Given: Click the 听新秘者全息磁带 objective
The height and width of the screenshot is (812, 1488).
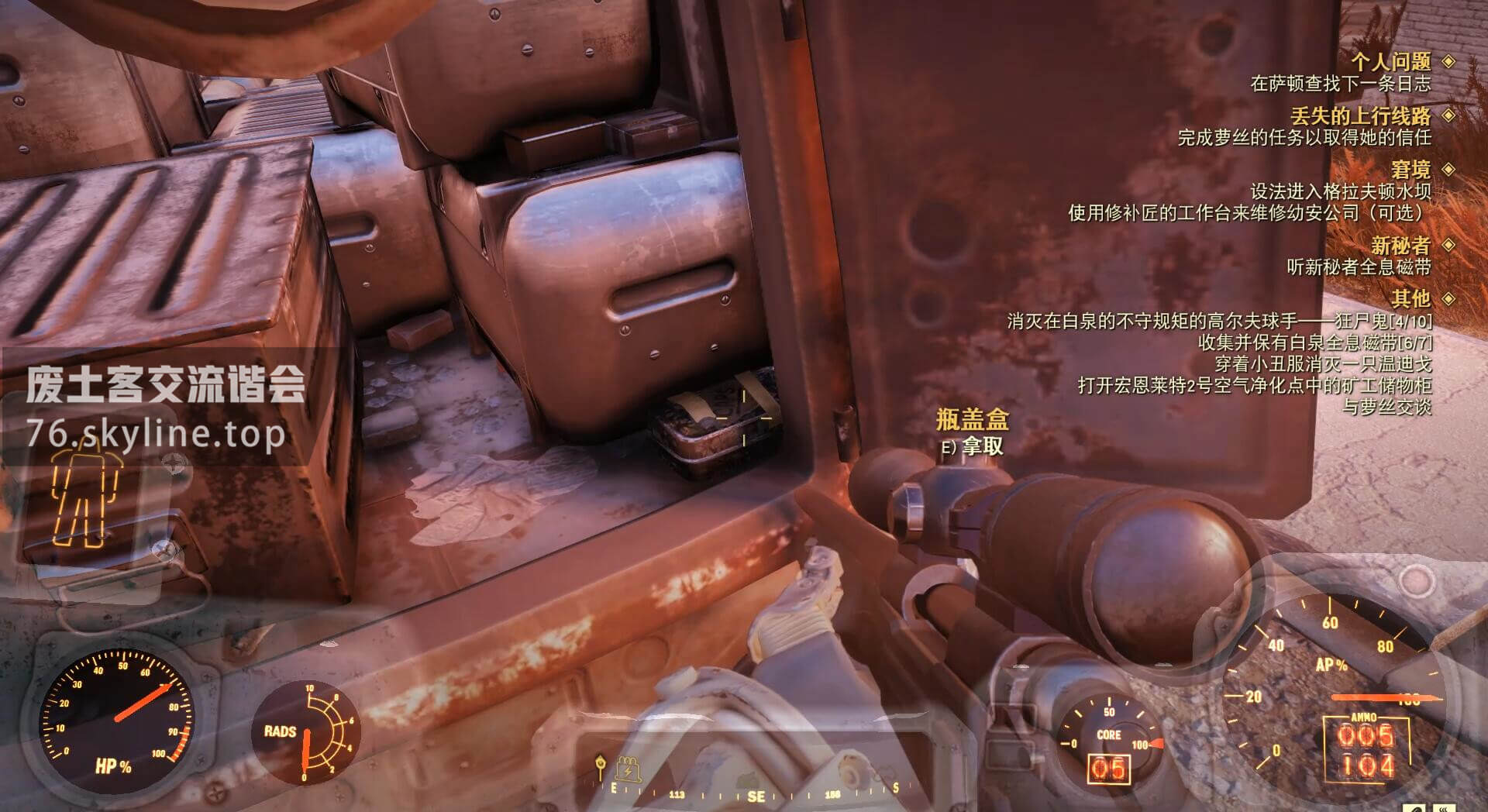Looking at the screenshot, I should (1359, 267).
